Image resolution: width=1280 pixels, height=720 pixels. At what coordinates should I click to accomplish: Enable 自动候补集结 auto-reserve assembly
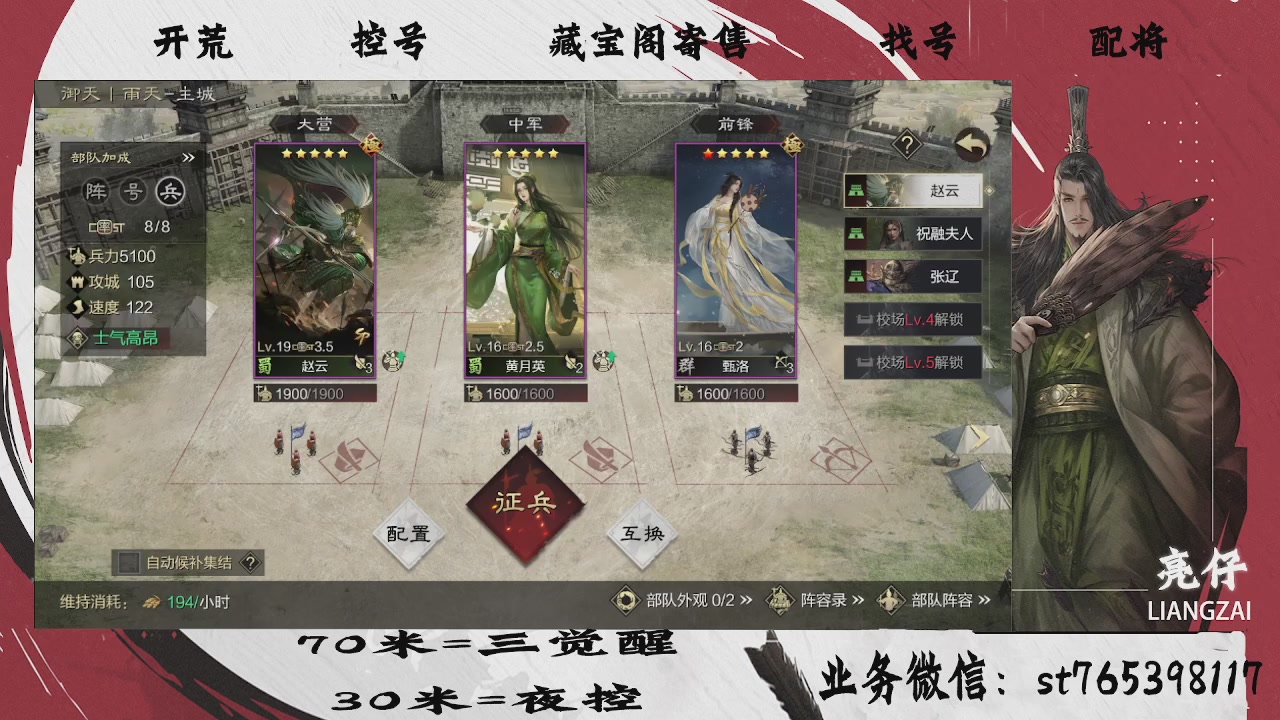point(127,563)
